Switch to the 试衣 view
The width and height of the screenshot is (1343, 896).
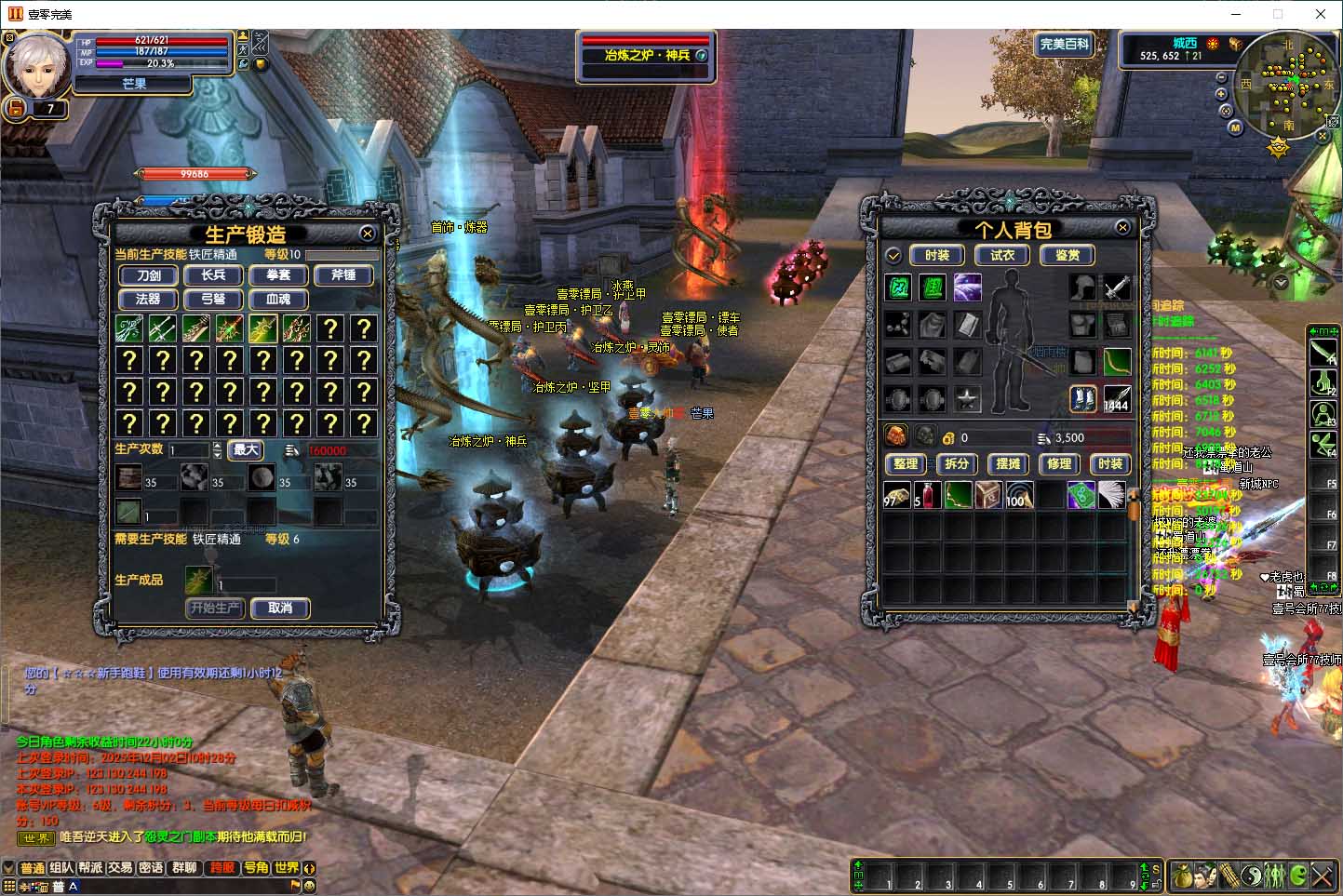pos(1002,255)
